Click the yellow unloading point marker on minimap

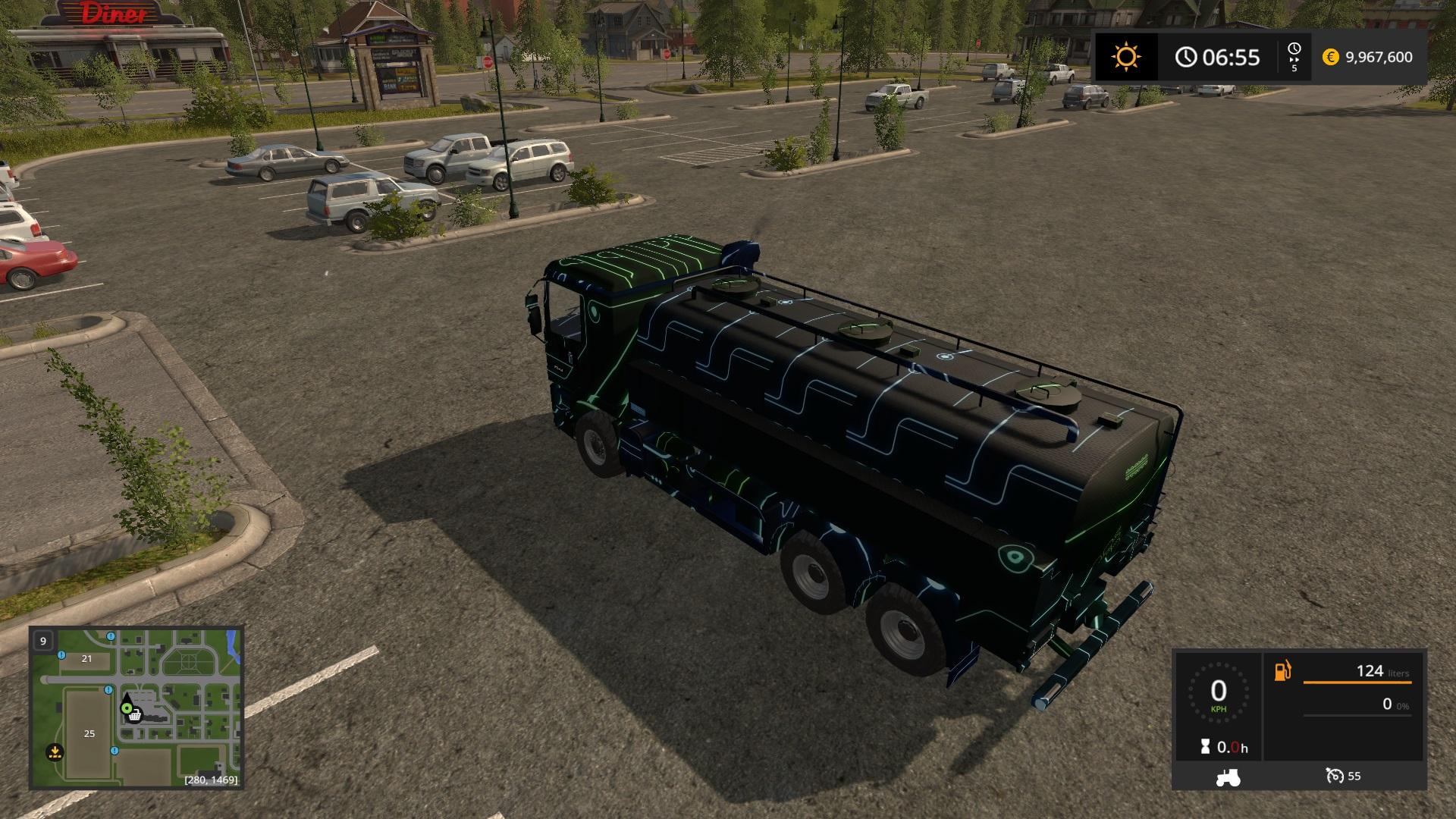[x=54, y=752]
